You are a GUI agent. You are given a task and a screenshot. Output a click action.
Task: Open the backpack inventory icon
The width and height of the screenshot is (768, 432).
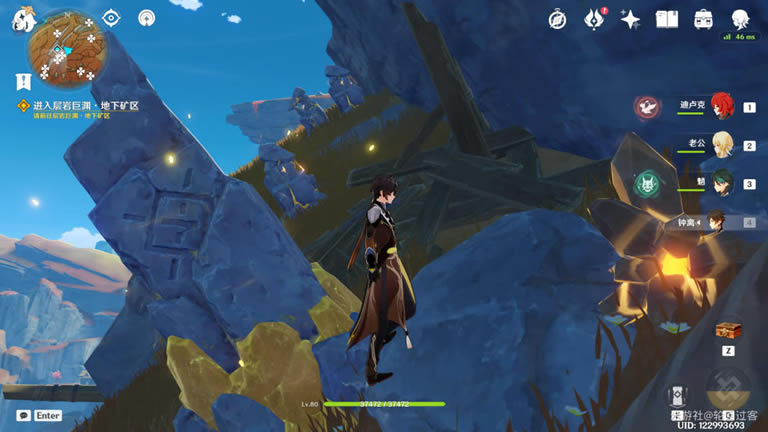pos(704,19)
